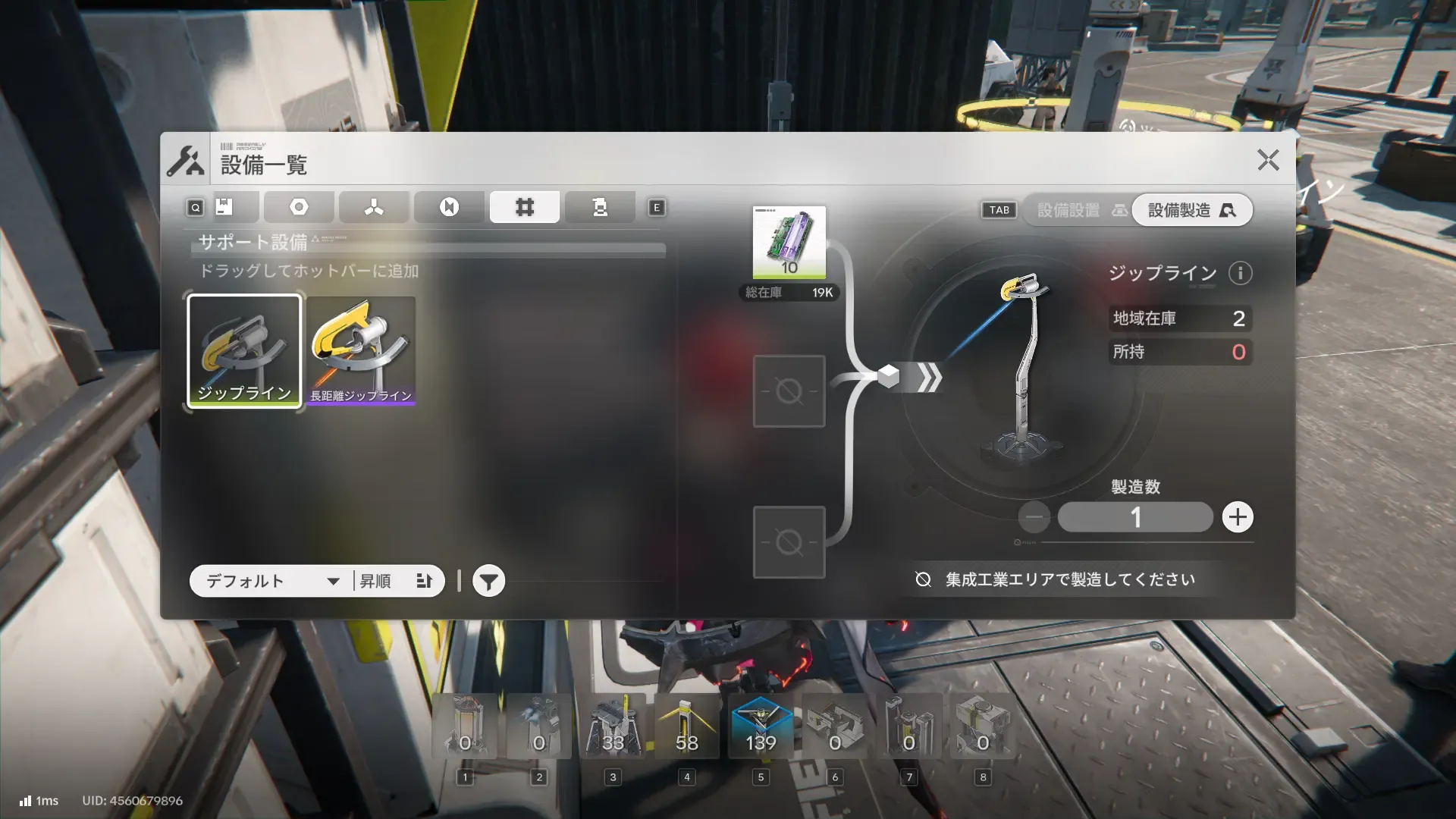Switch to the 設備設置 mode
The width and height of the screenshot is (1456, 819).
tap(1077, 210)
